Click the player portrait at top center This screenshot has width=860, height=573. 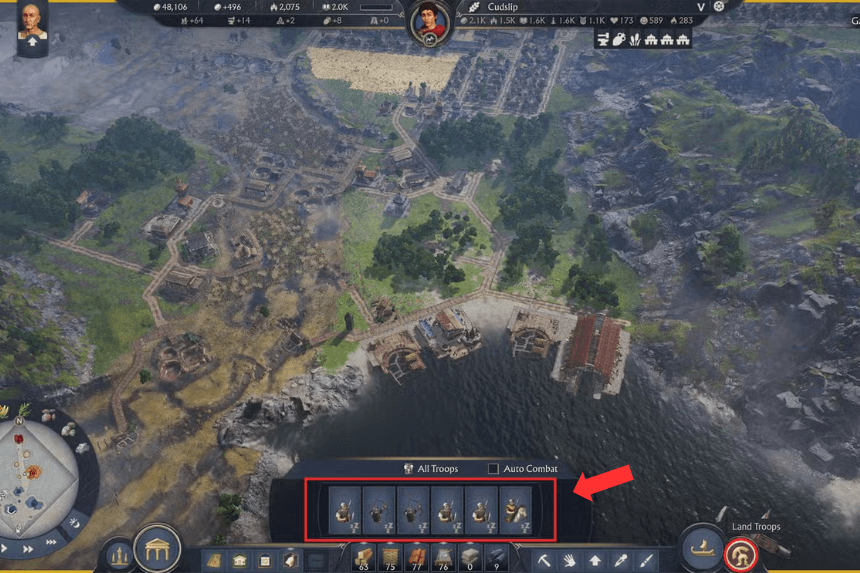[430, 21]
